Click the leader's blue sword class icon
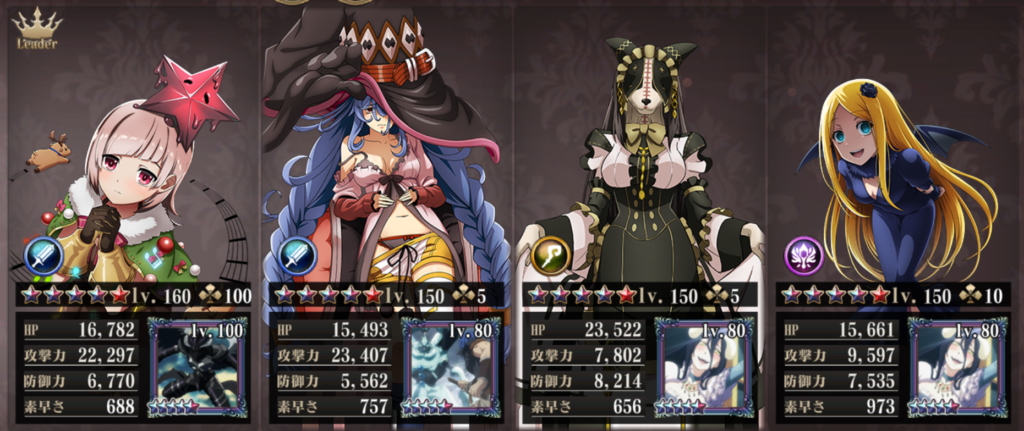The image size is (1024, 431). (44, 256)
